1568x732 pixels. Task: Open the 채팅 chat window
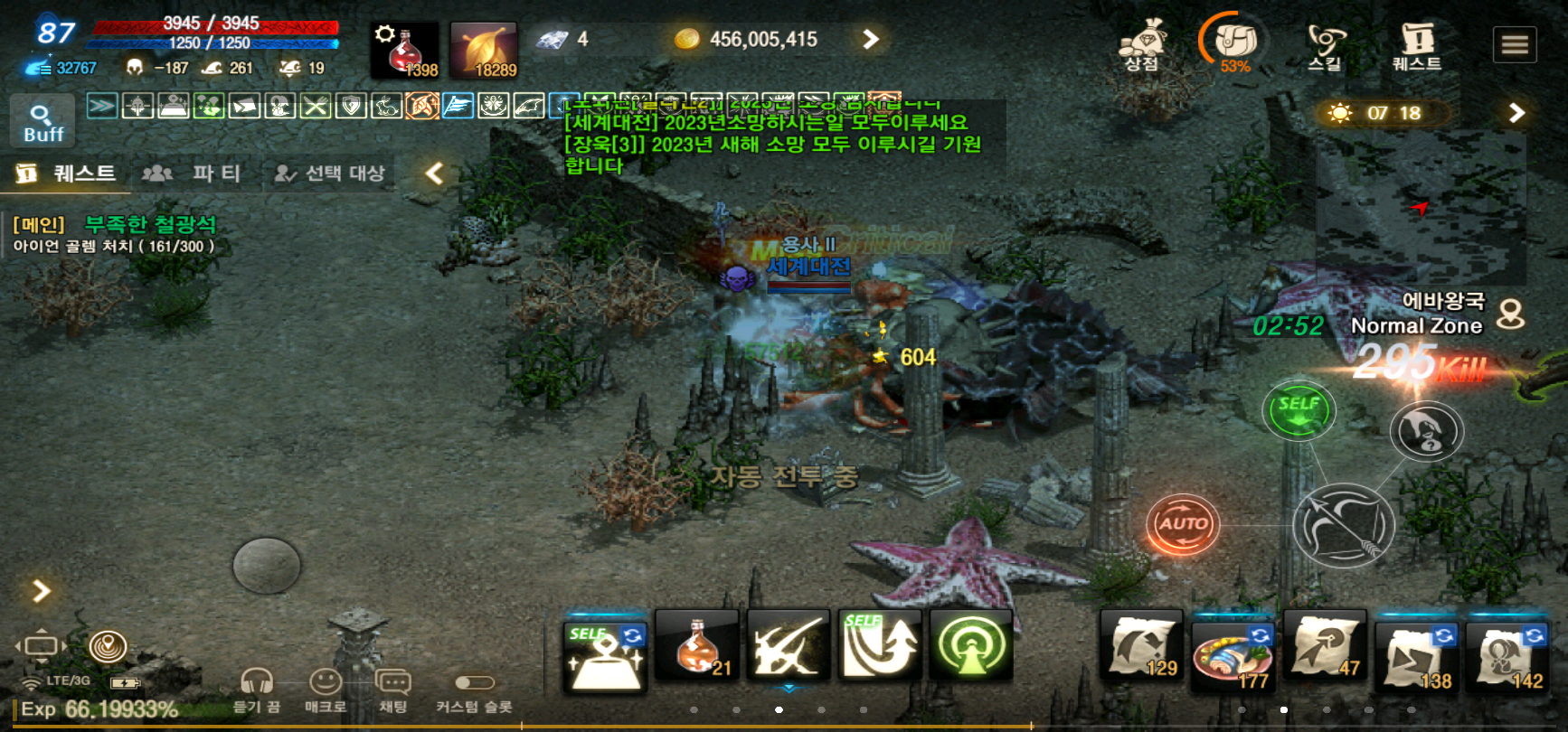[x=392, y=690]
